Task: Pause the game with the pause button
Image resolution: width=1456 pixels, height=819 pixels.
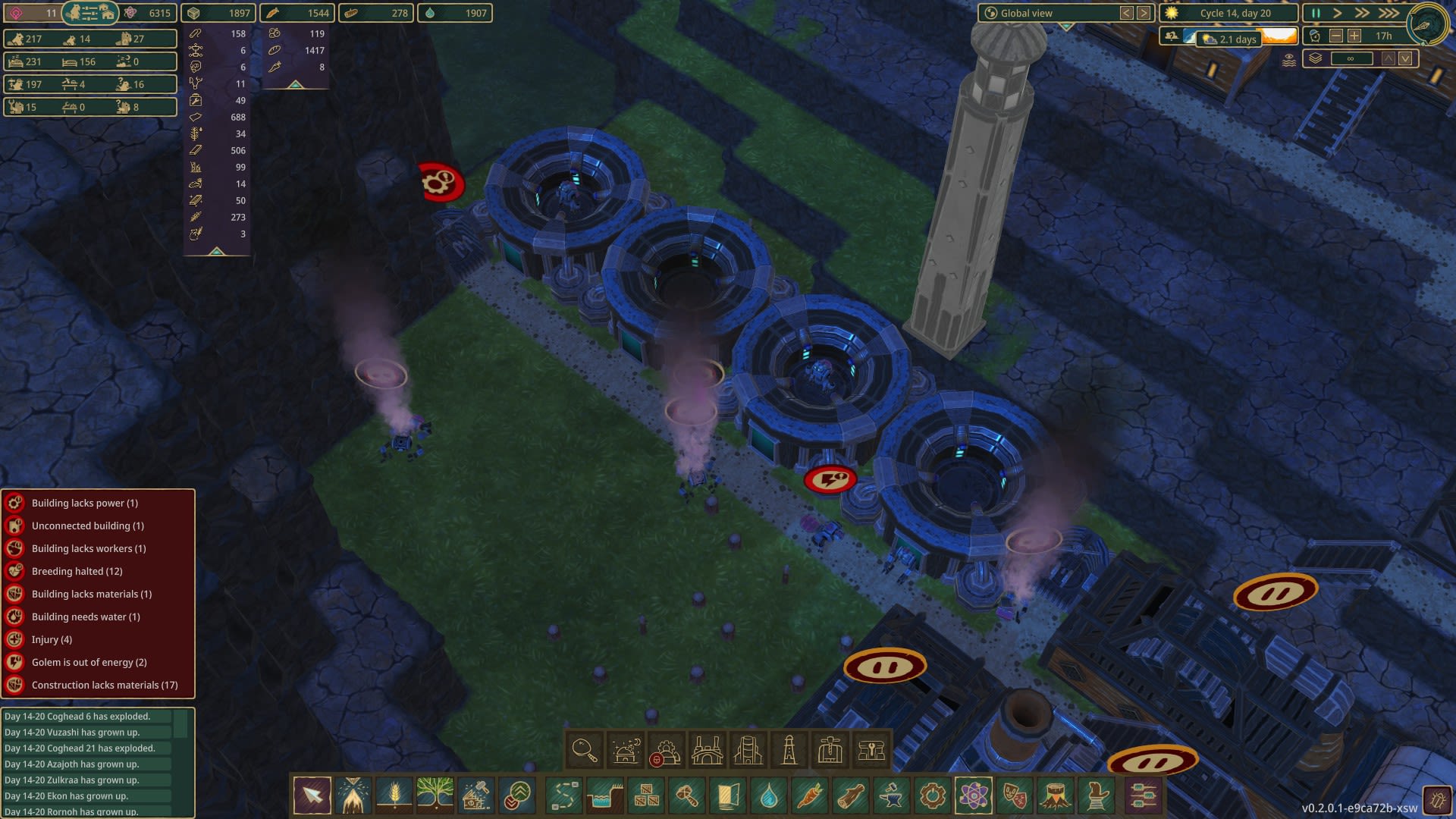Action: pos(1316,13)
